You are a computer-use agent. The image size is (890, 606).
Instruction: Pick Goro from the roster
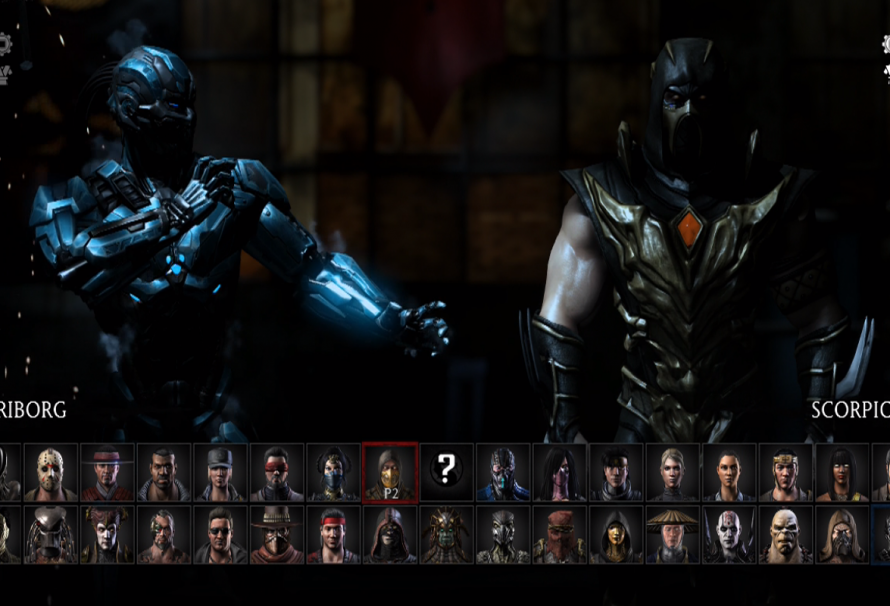pyautogui.click(x=785, y=535)
